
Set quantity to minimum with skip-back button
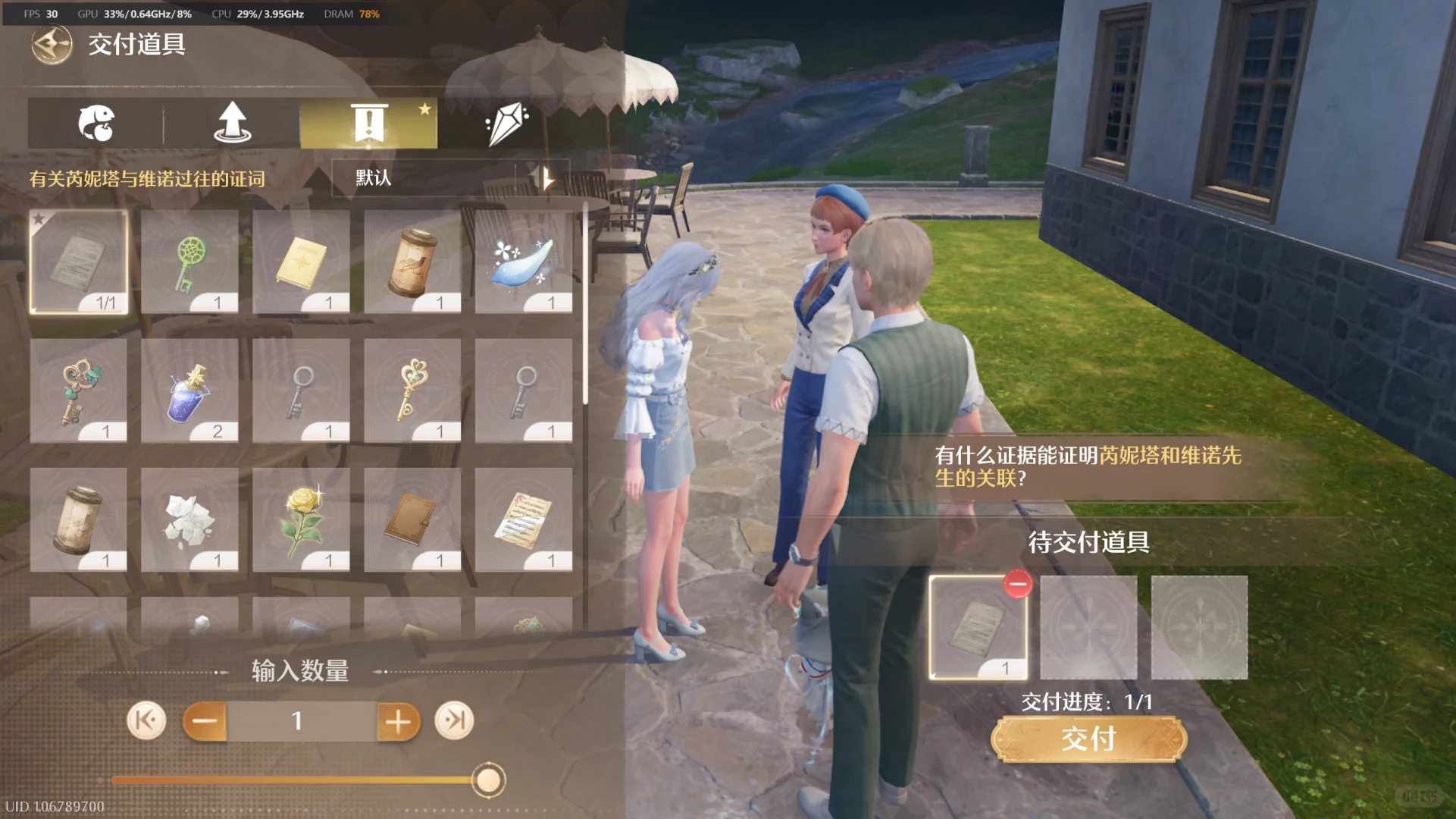[x=146, y=720]
